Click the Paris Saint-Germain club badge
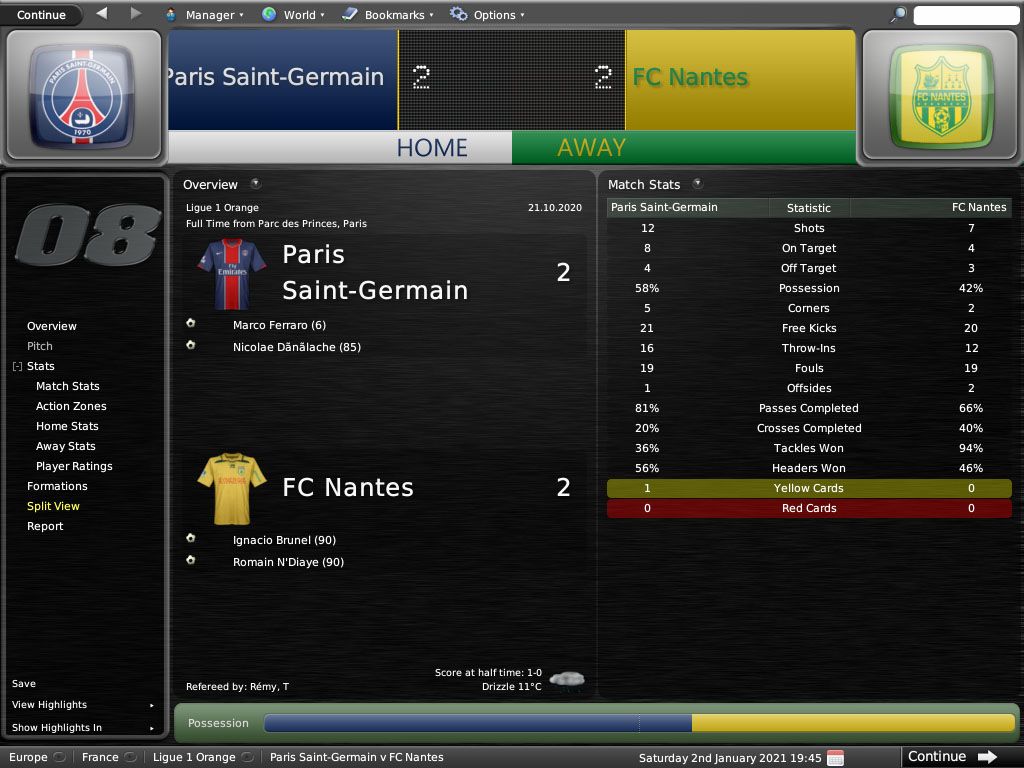1024x768 pixels. coord(75,97)
